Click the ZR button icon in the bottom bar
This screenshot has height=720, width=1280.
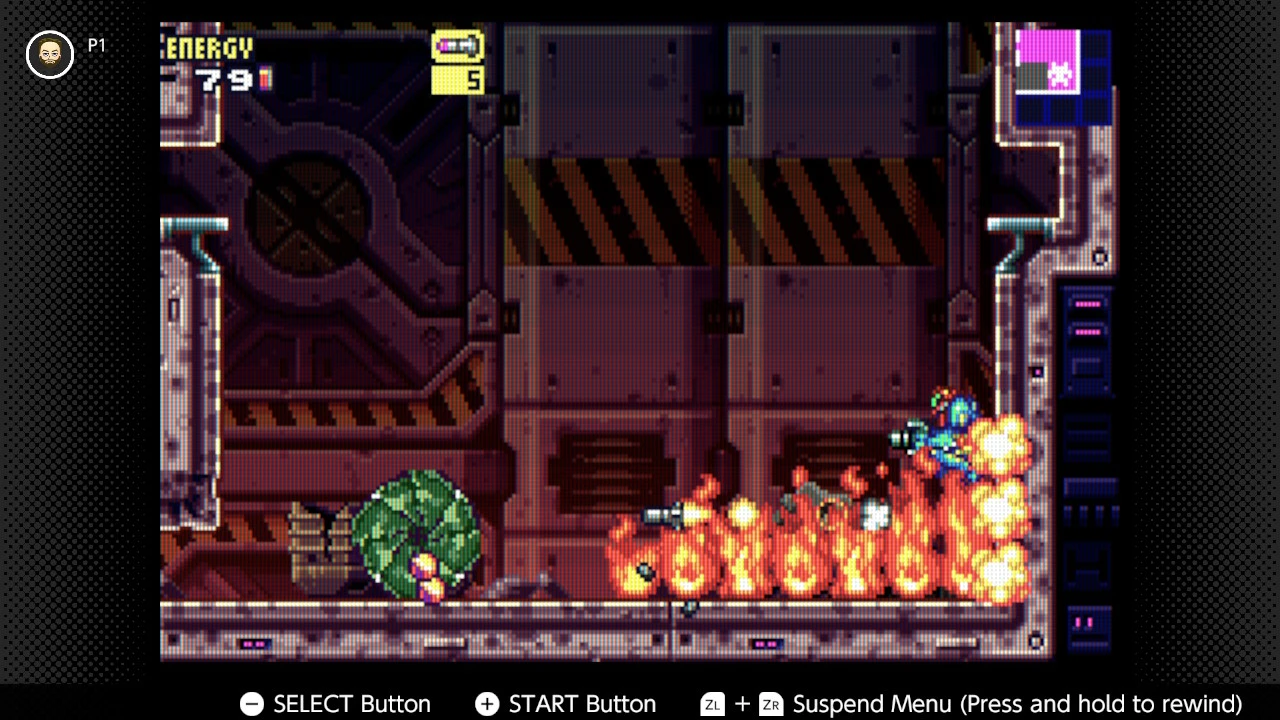[769, 704]
